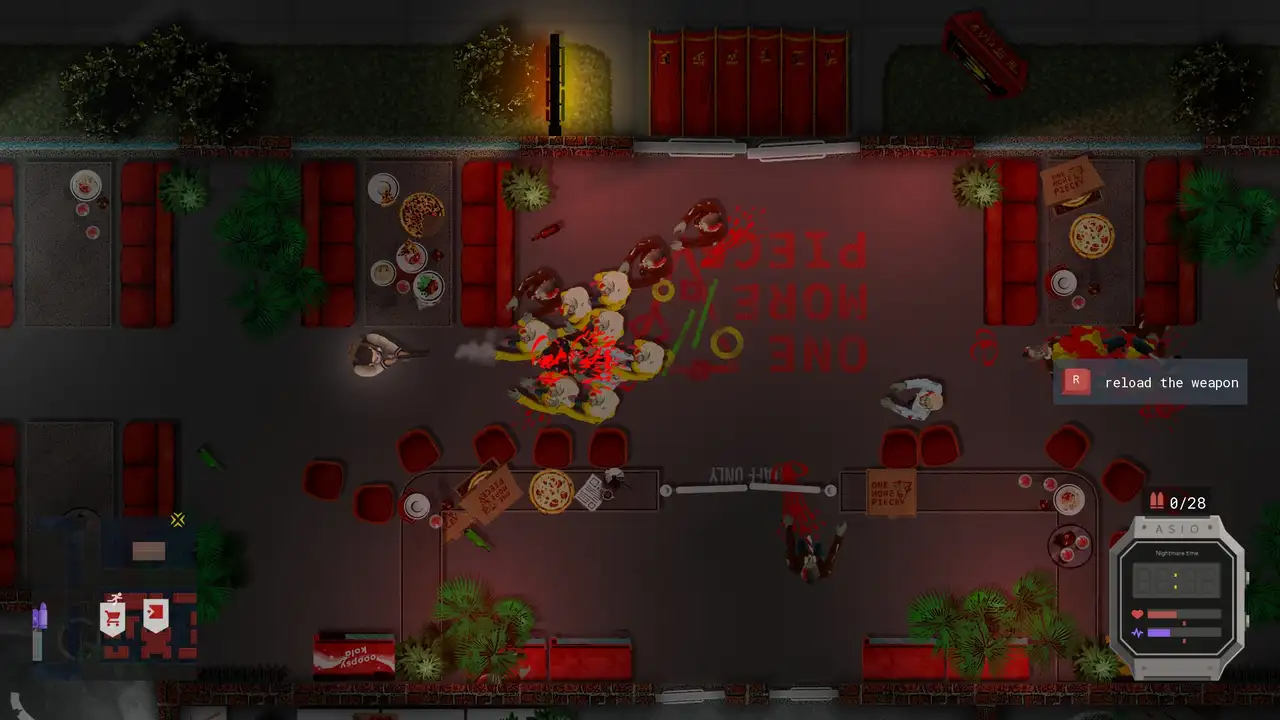This screenshot has width=1280, height=720.
Task: Toggle the top side button on the ASIO watch
Action: click(1248, 577)
